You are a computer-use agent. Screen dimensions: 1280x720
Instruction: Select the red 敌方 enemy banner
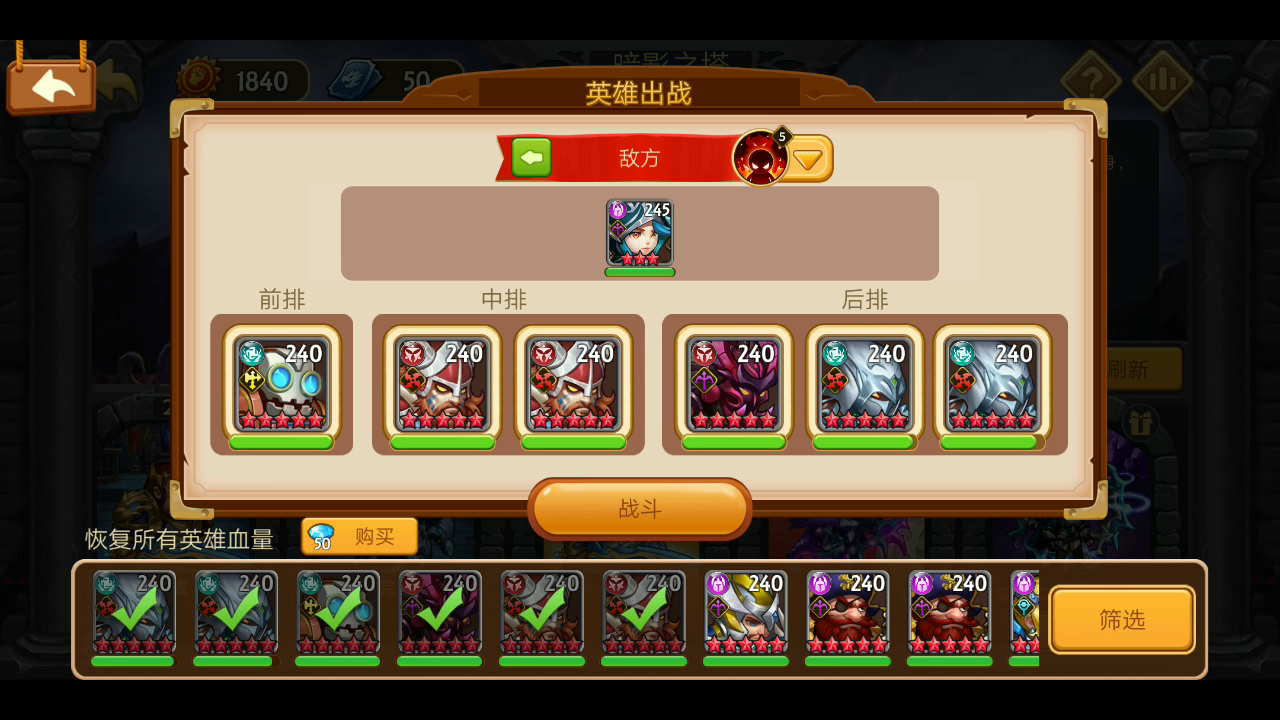click(640, 157)
